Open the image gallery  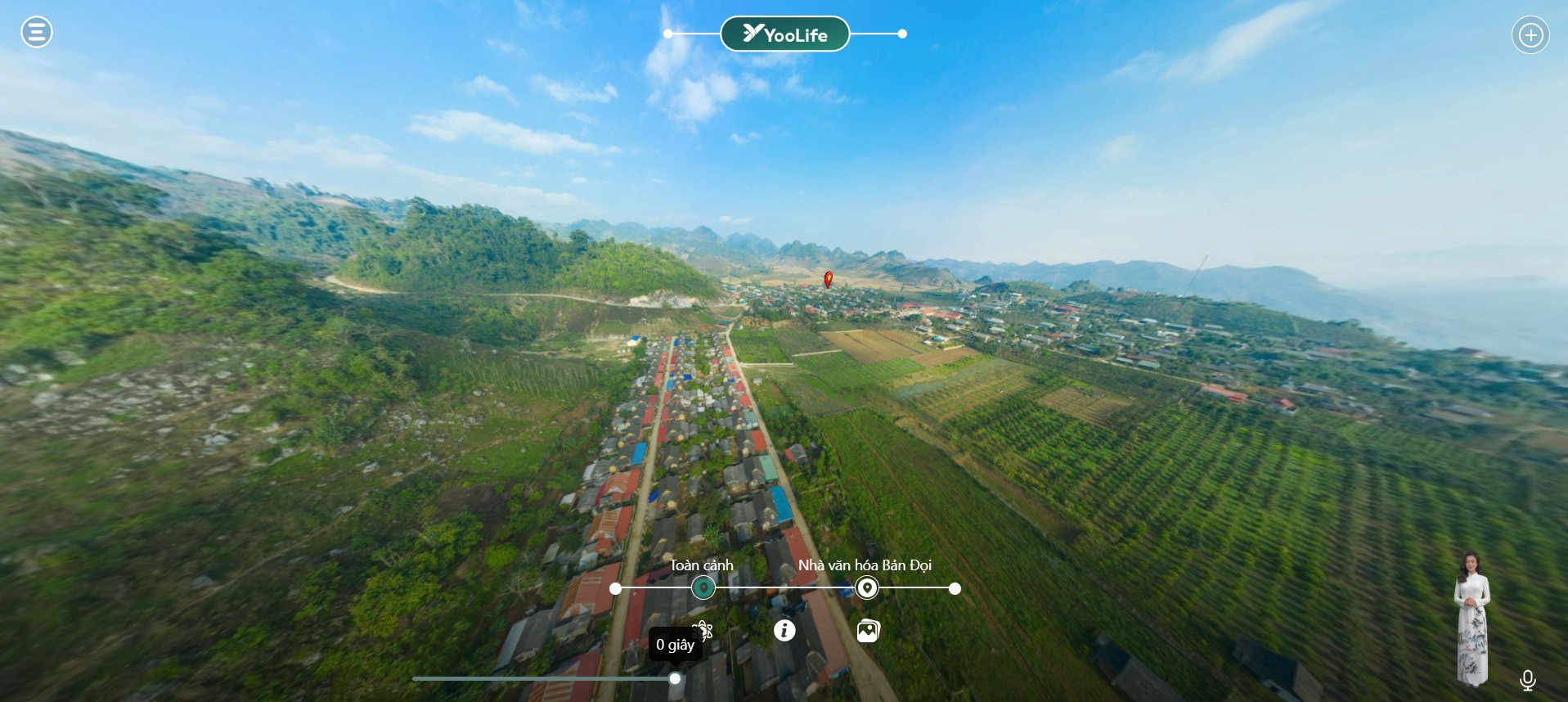click(868, 630)
